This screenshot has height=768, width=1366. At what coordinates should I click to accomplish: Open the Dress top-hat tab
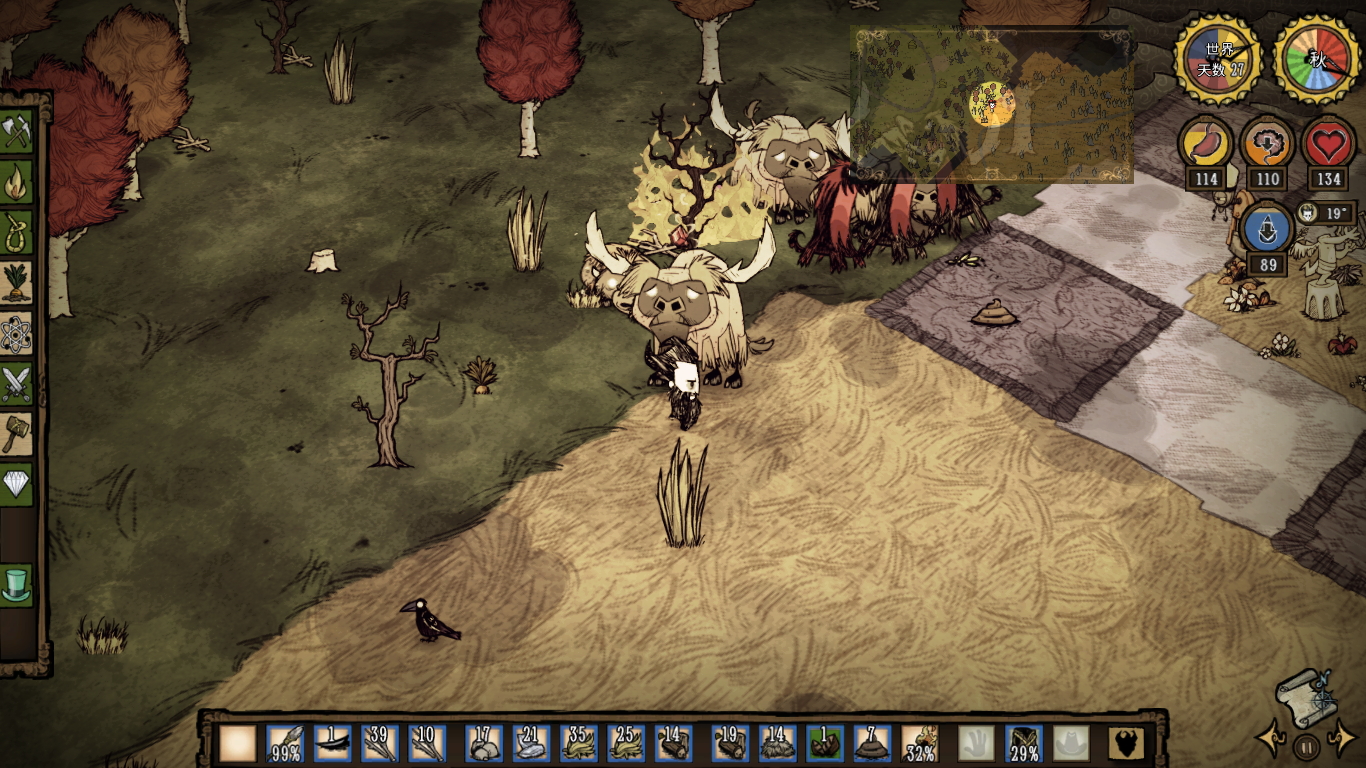coord(17,584)
